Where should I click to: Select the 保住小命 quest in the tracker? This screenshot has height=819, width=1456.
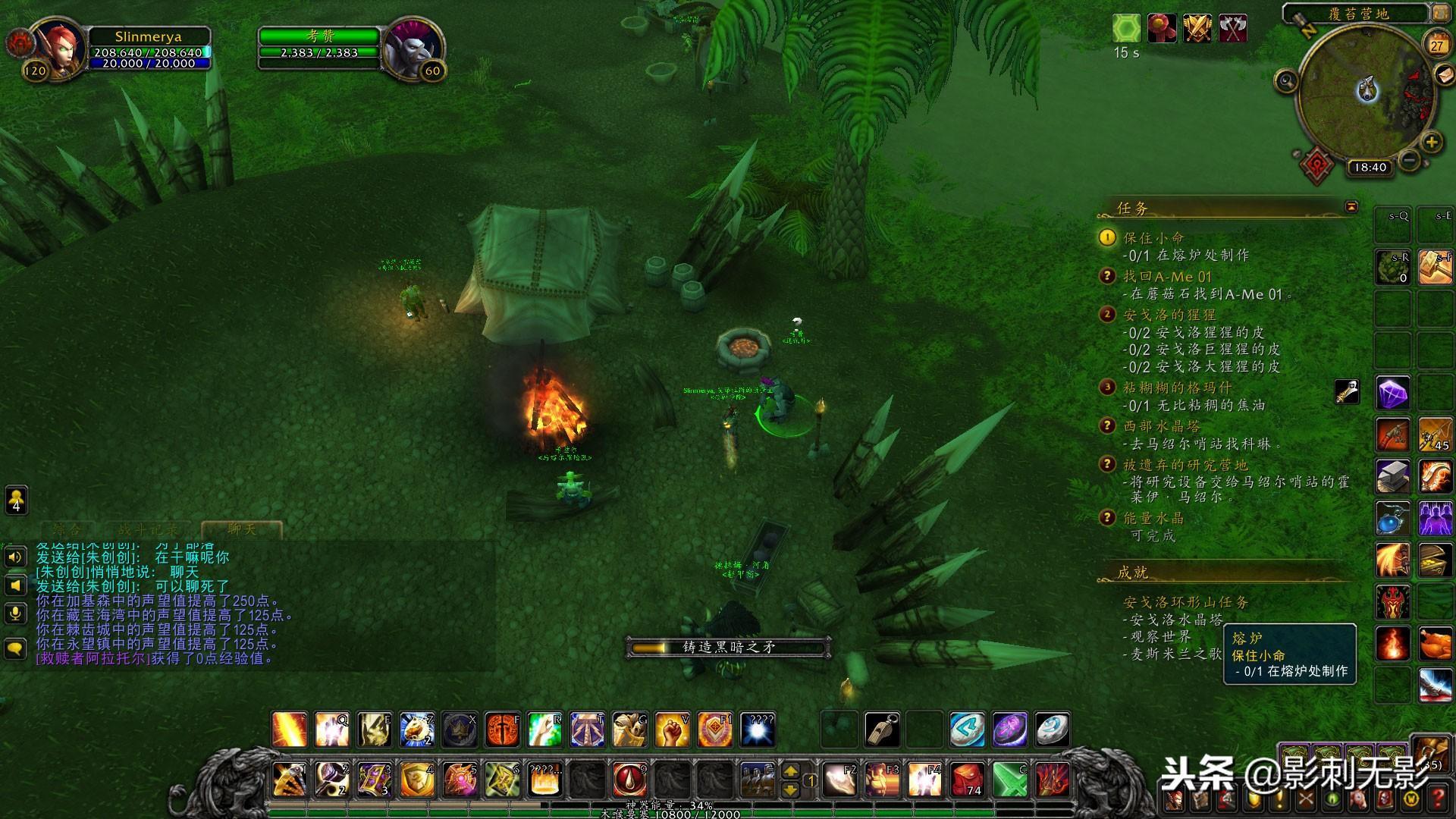(1153, 237)
